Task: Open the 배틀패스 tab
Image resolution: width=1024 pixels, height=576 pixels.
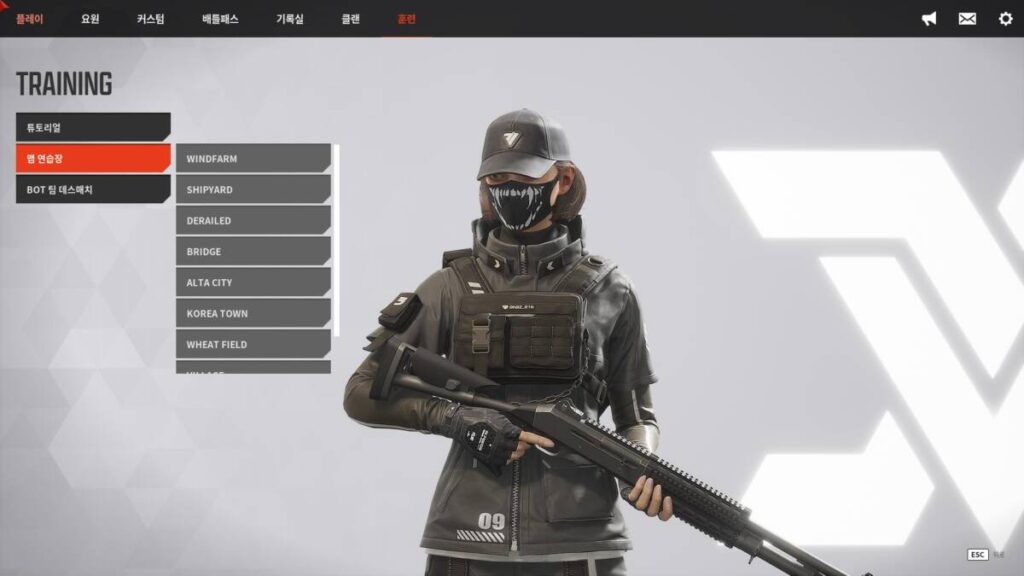Action: point(220,19)
